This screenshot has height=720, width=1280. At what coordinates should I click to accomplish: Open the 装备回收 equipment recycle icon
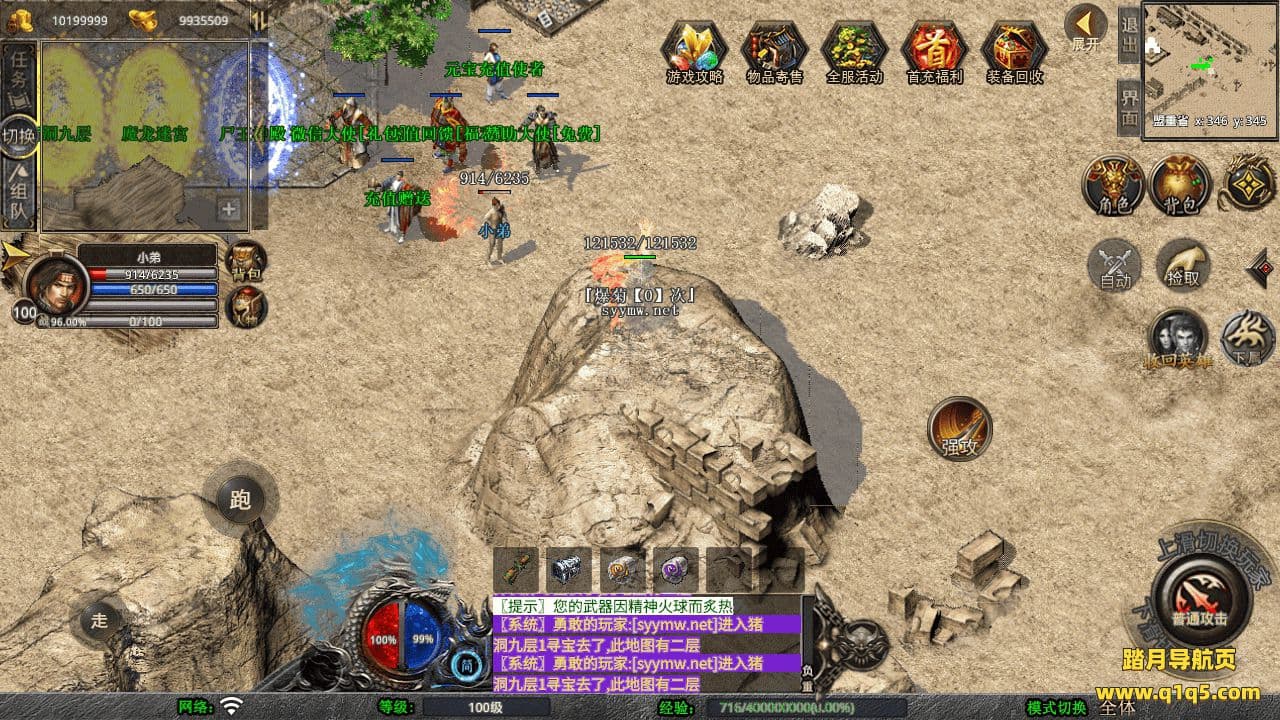[x=1014, y=50]
